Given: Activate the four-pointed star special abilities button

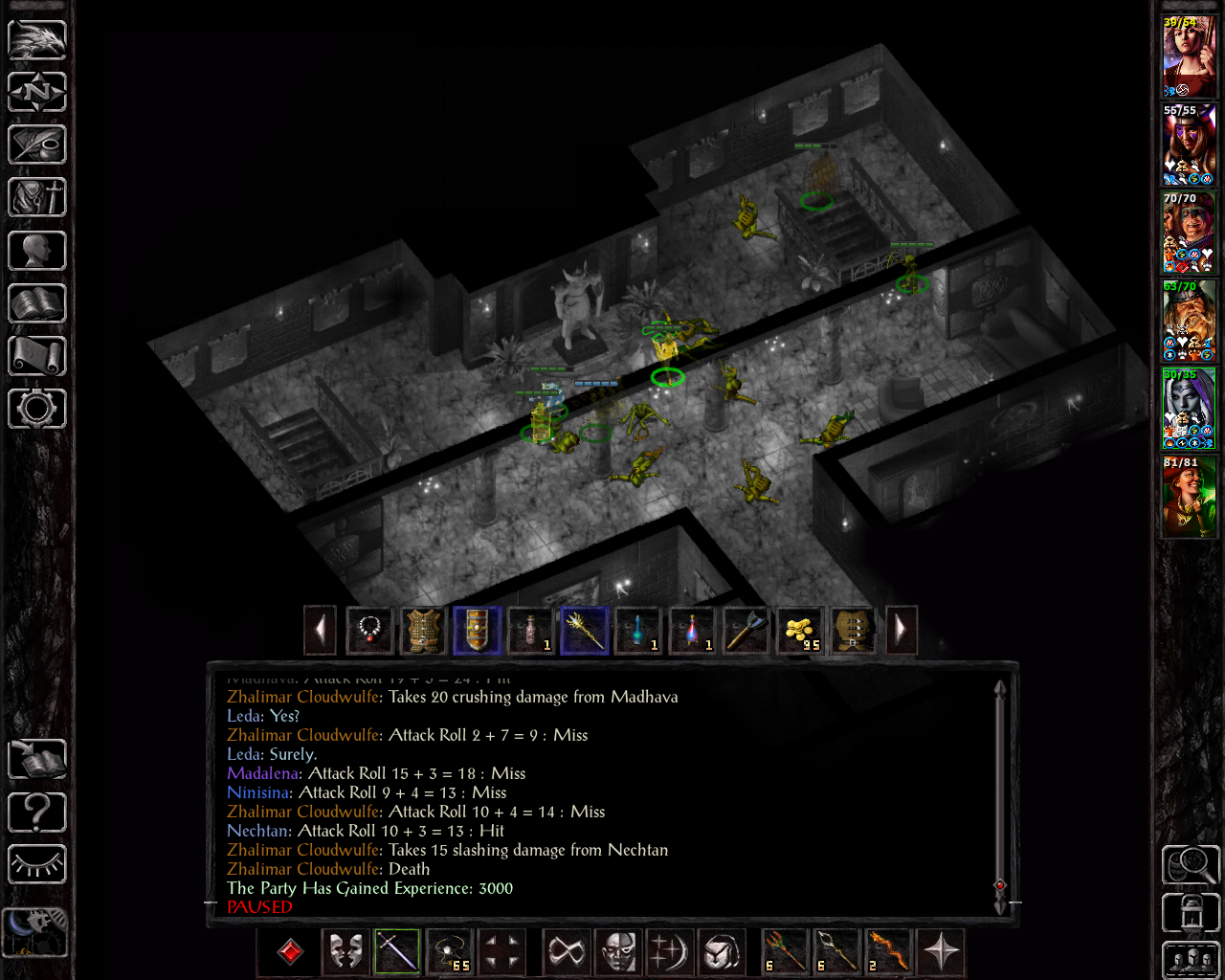Looking at the screenshot, I should click(x=942, y=952).
